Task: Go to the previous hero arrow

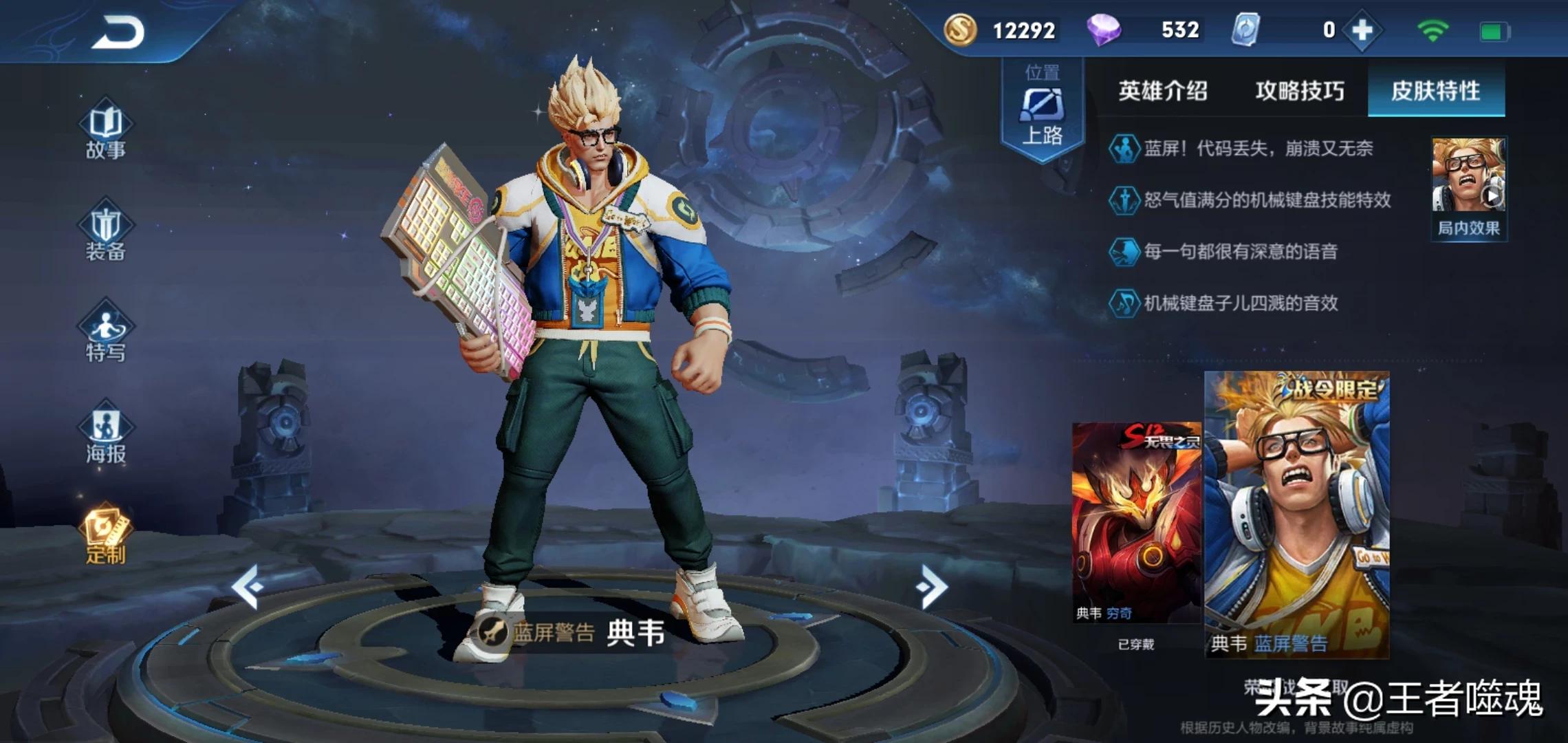Action: coord(248,586)
